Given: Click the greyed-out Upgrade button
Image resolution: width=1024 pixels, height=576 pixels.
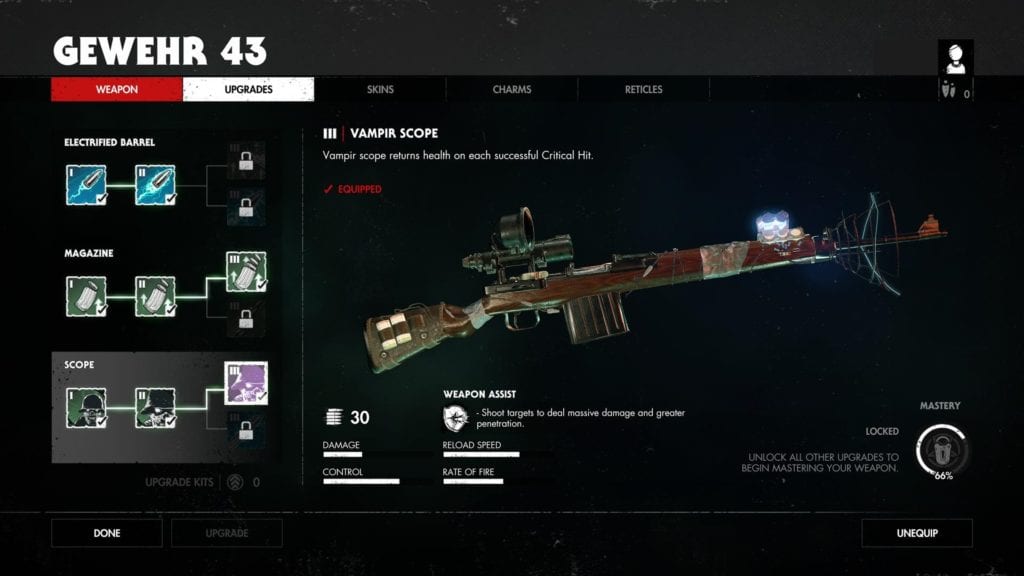Looking at the screenshot, I should coord(227,533).
